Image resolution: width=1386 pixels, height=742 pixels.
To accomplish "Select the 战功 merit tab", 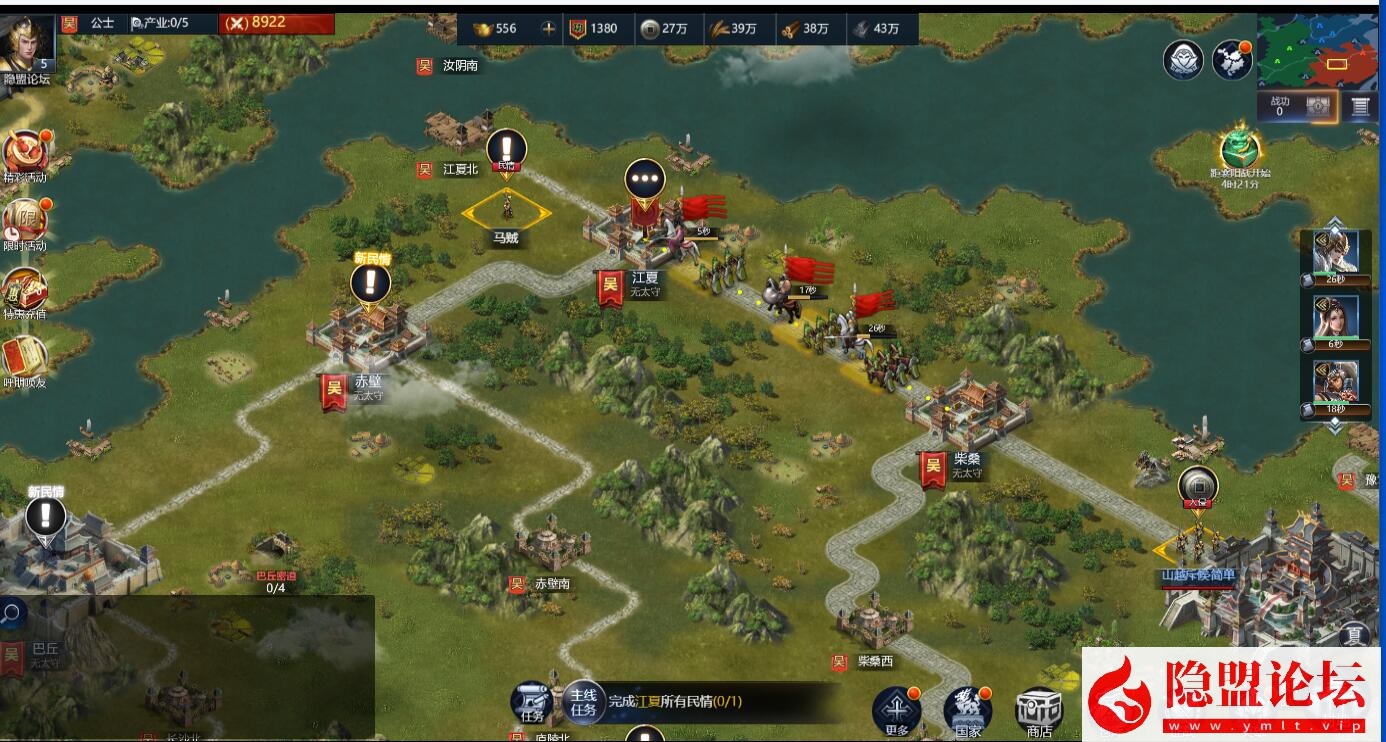I will (x=1280, y=103).
